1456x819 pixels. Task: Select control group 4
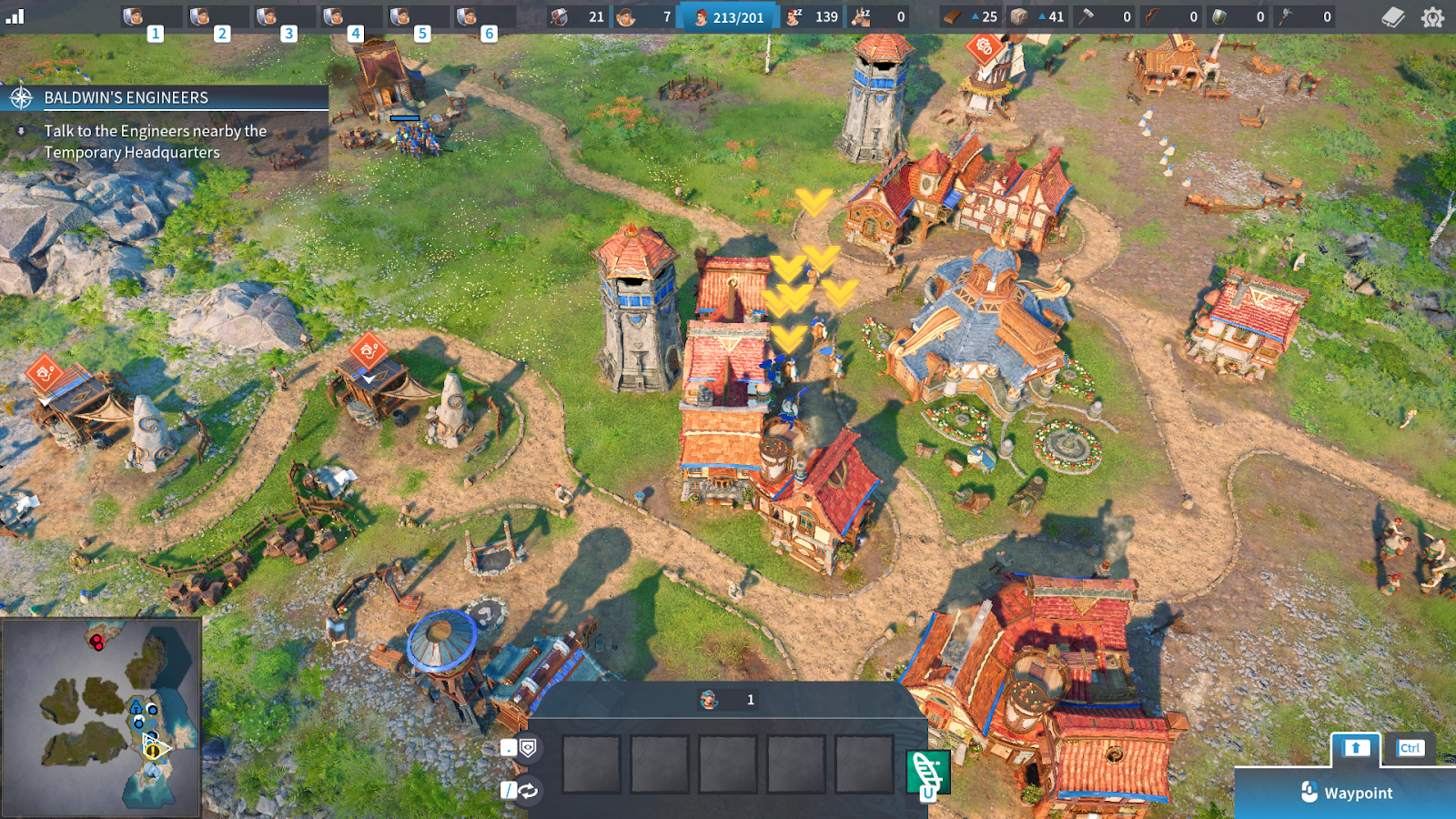pyautogui.click(x=349, y=17)
